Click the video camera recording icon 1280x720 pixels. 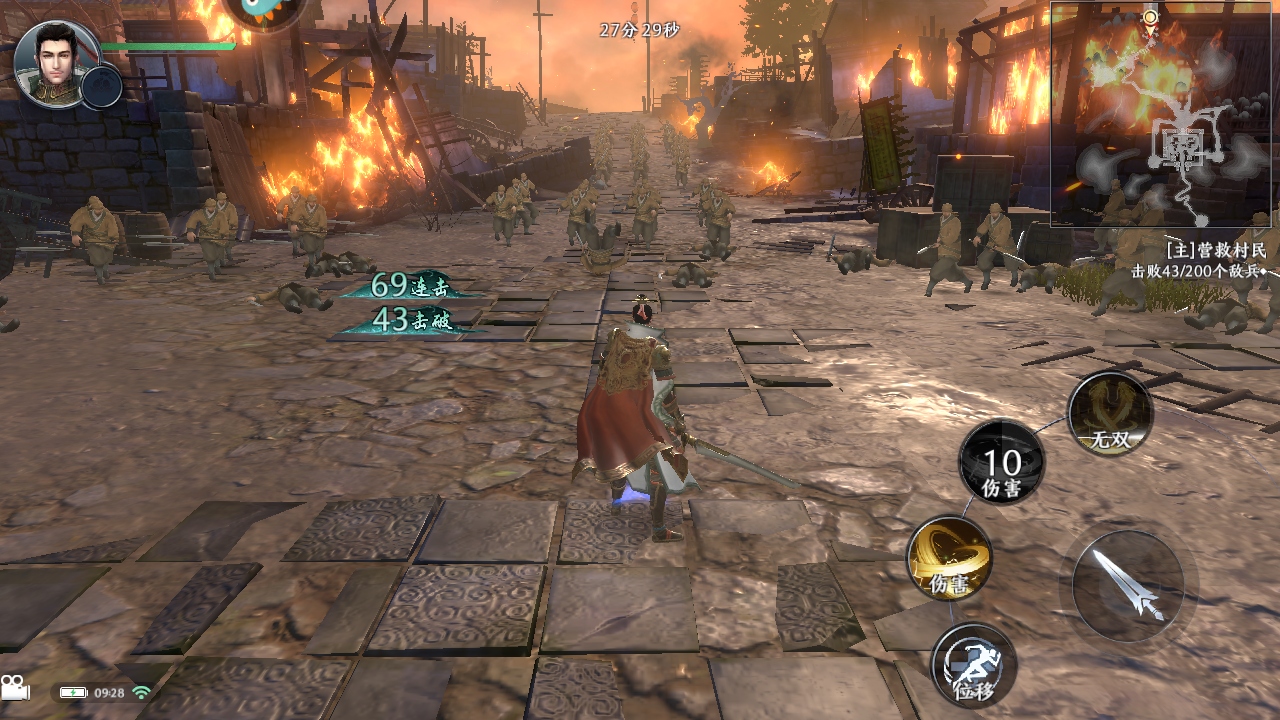click(15, 688)
